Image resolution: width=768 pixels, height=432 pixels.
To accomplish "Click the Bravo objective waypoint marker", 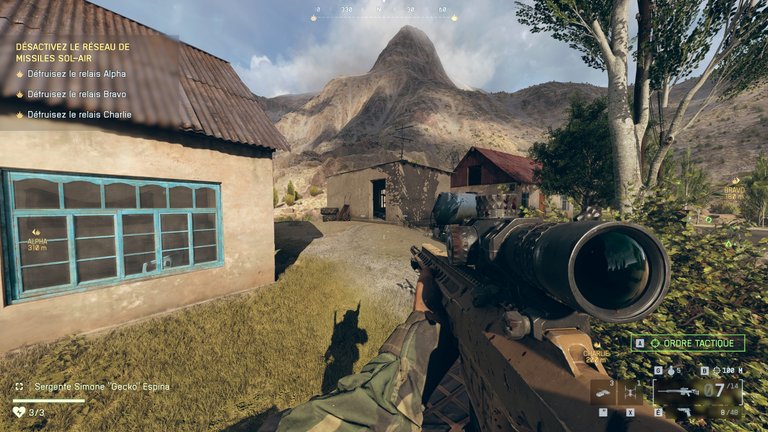I will click(735, 181).
